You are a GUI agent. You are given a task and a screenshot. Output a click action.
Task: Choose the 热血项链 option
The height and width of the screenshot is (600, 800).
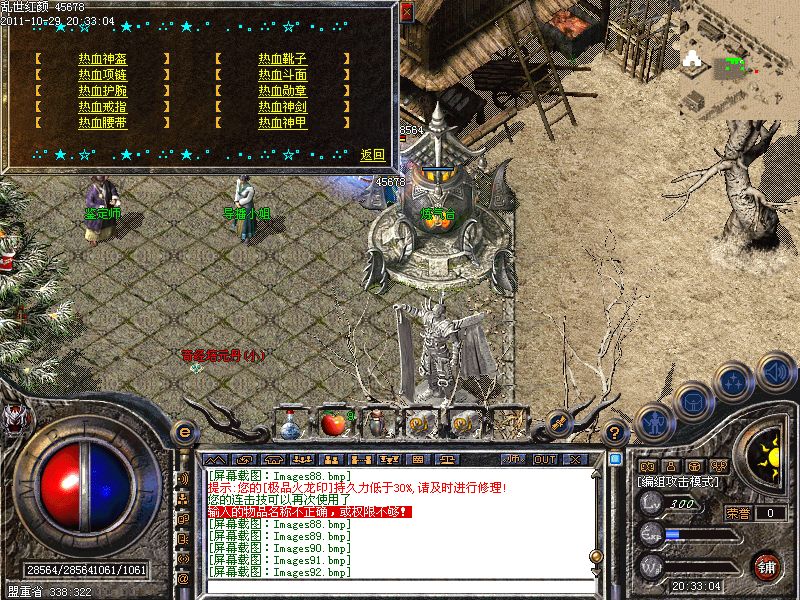pos(103,75)
